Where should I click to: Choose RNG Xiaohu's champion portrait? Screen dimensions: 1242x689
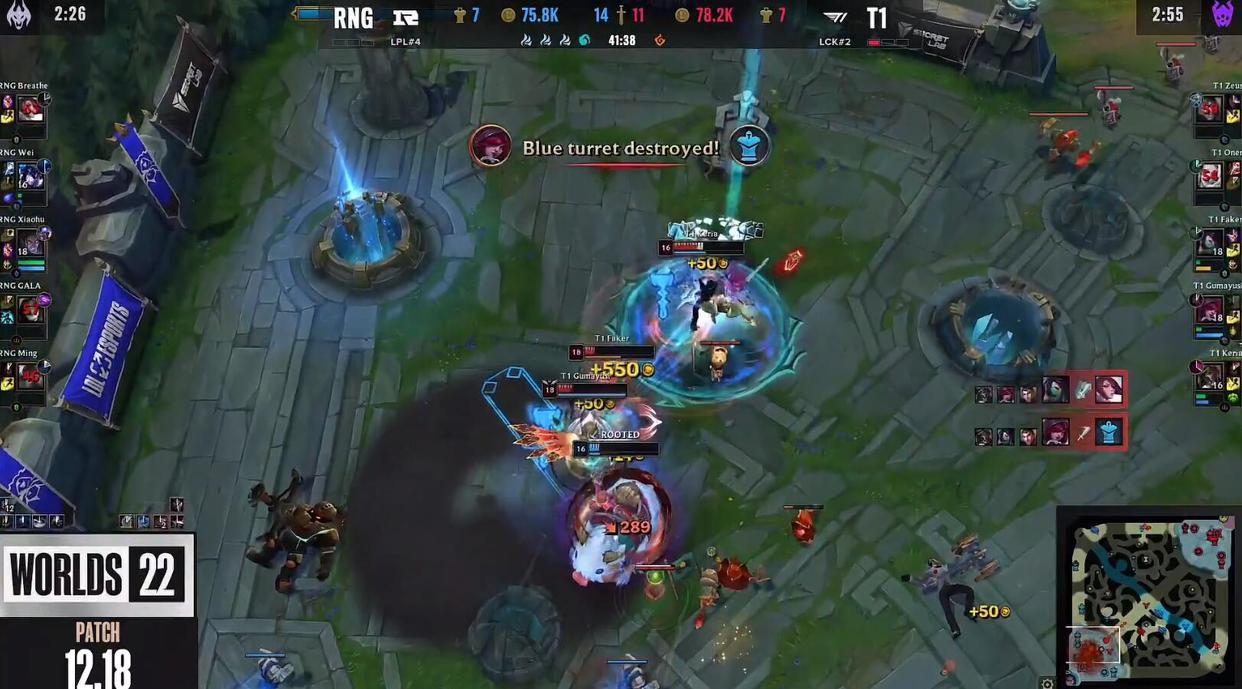[33, 243]
